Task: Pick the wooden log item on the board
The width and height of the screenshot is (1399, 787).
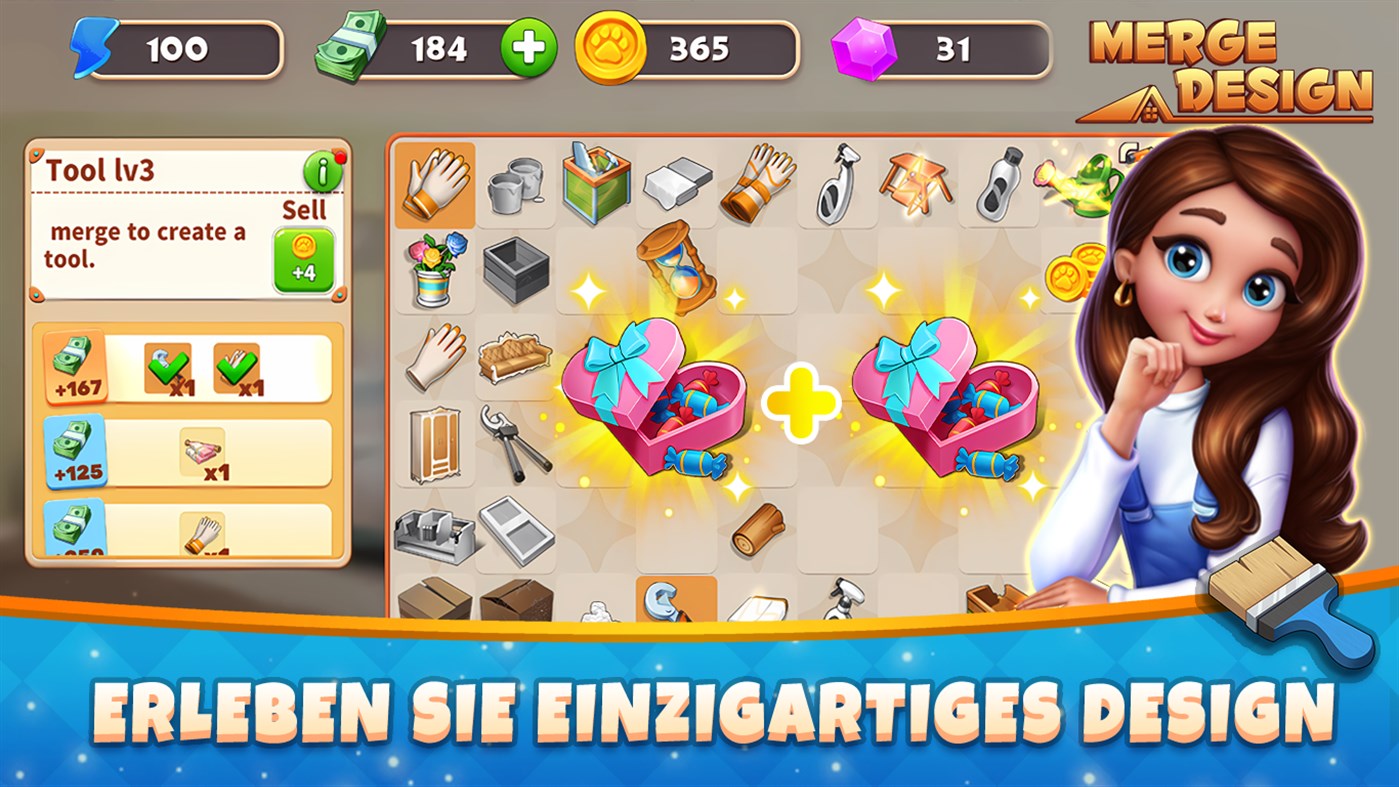Action: tap(757, 530)
